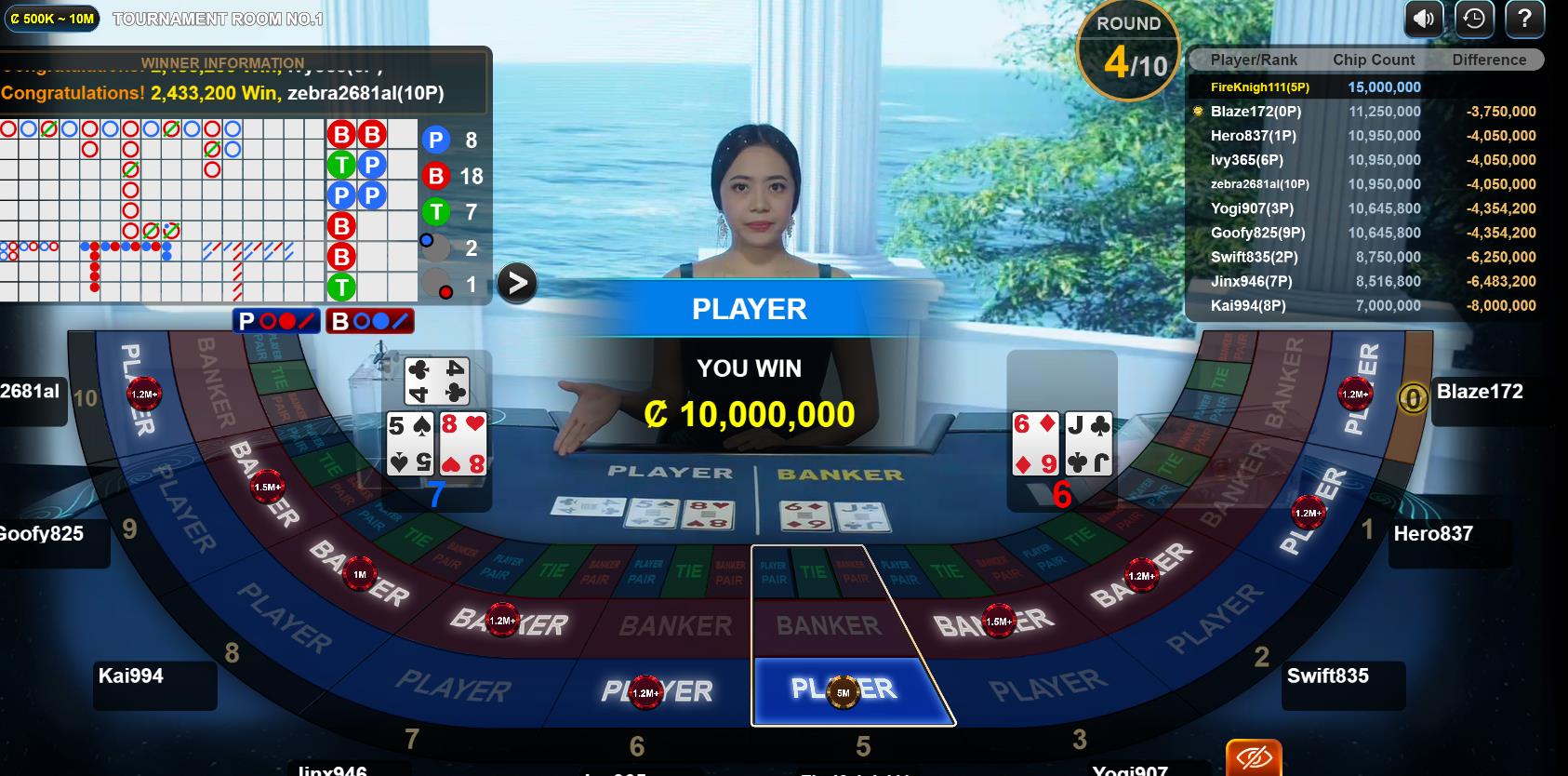Click the Player prediction roadmap button

coord(276,321)
